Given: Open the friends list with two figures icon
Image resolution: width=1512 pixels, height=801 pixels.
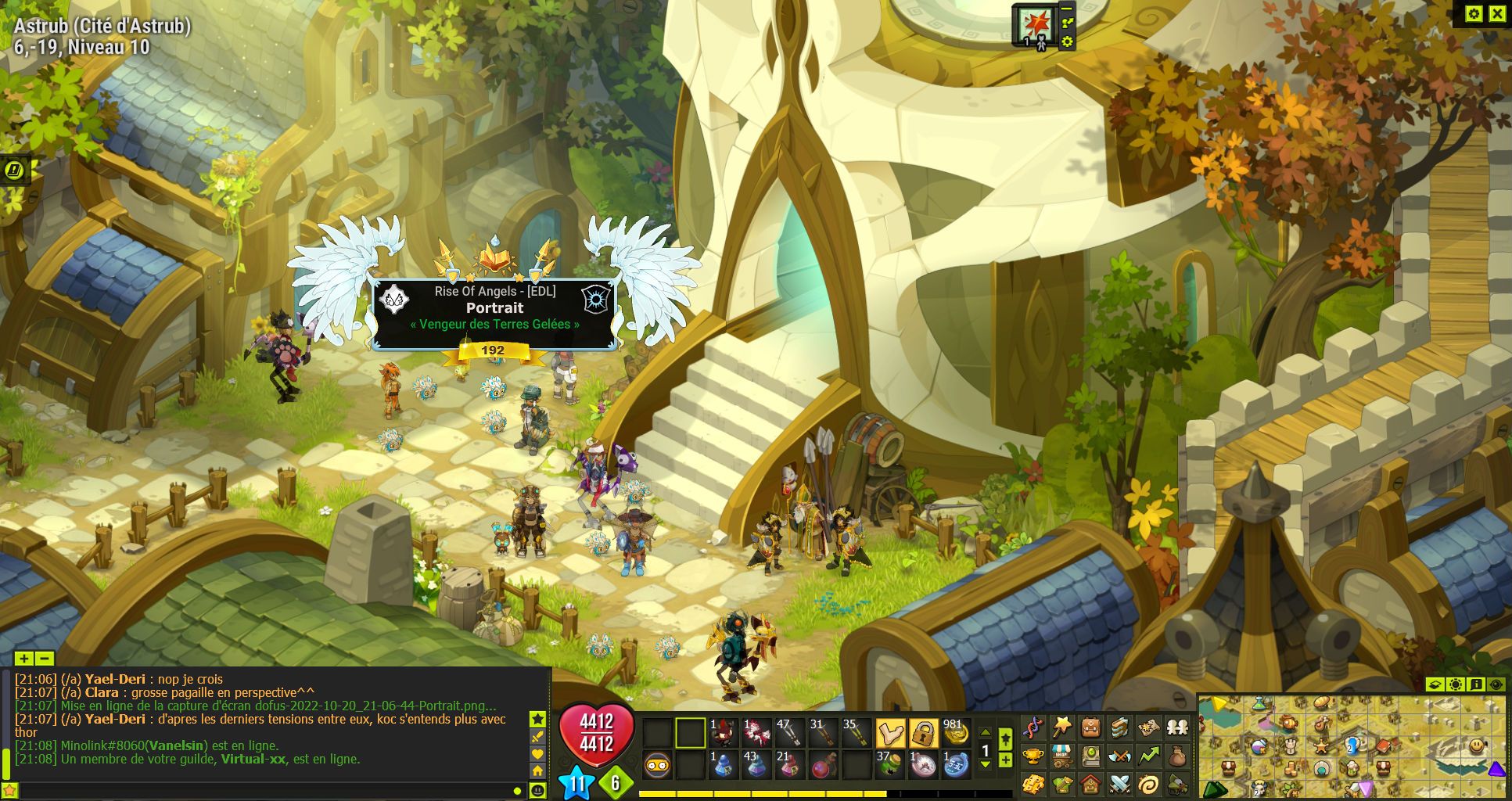Looking at the screenshot, I should [1177, 727].
